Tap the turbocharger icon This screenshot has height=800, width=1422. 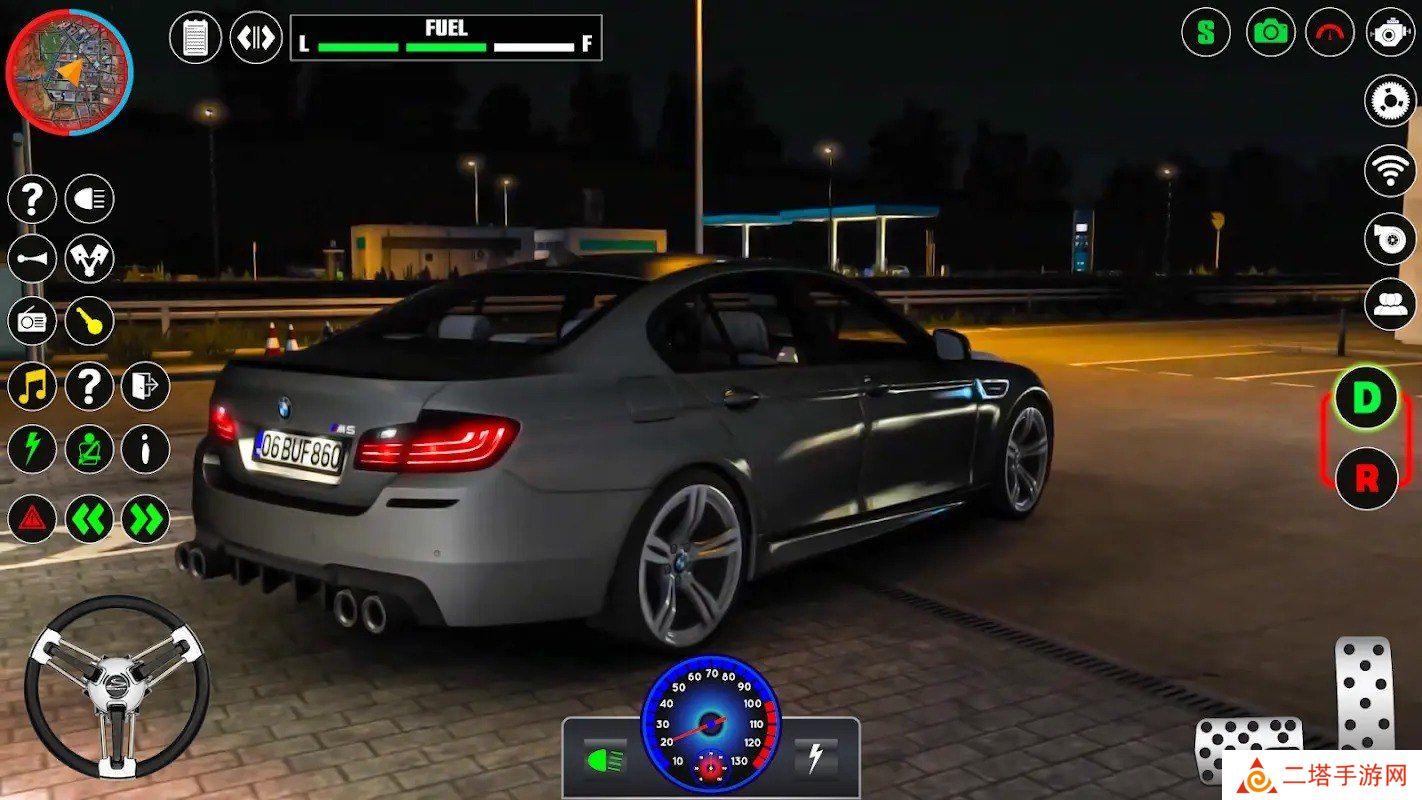coord(1390,240)
